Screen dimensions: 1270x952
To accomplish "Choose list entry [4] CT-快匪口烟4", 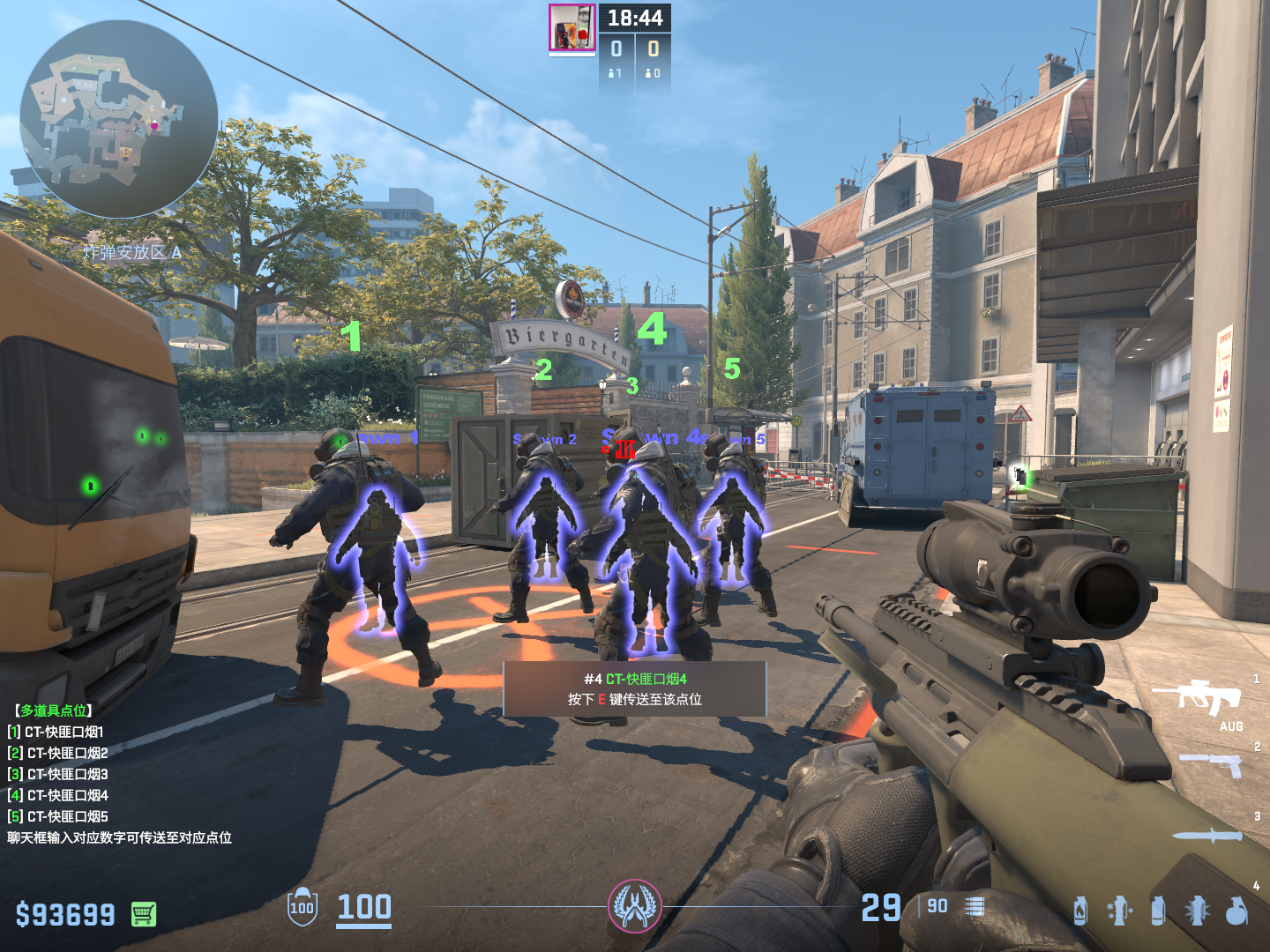I will coord(58,795).
